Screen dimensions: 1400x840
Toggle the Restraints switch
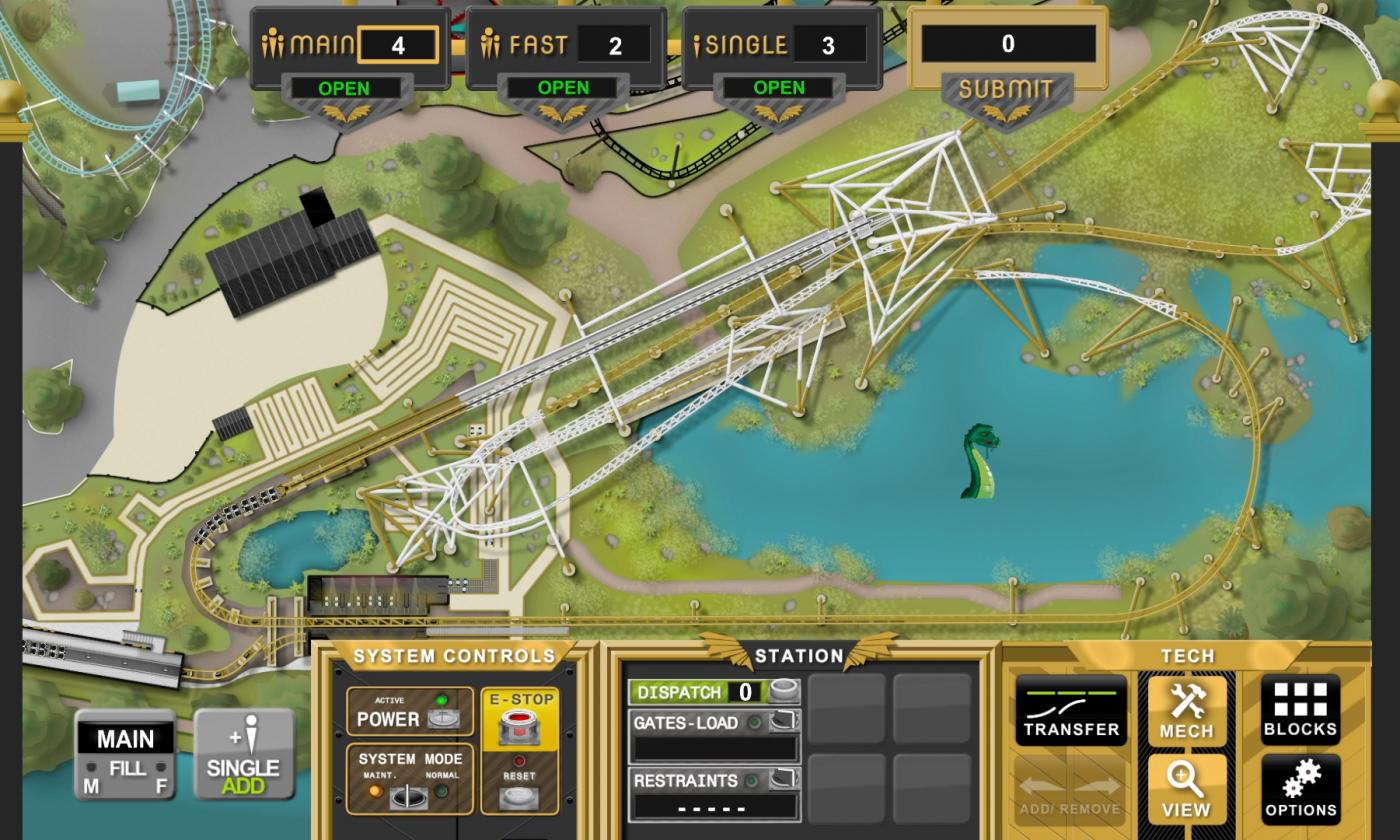coord(783,780)
